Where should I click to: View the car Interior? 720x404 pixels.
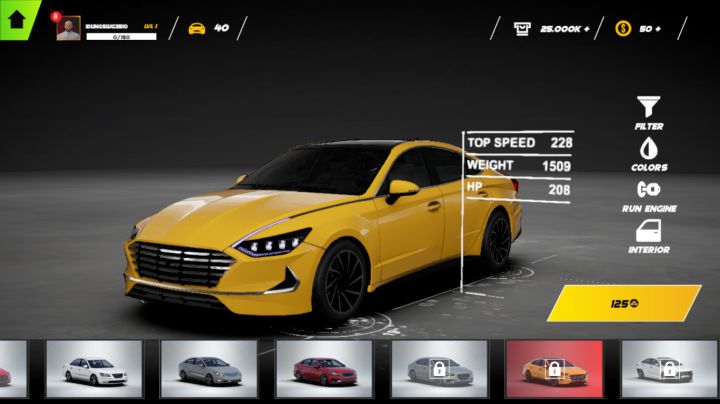[x=649, y=236]
